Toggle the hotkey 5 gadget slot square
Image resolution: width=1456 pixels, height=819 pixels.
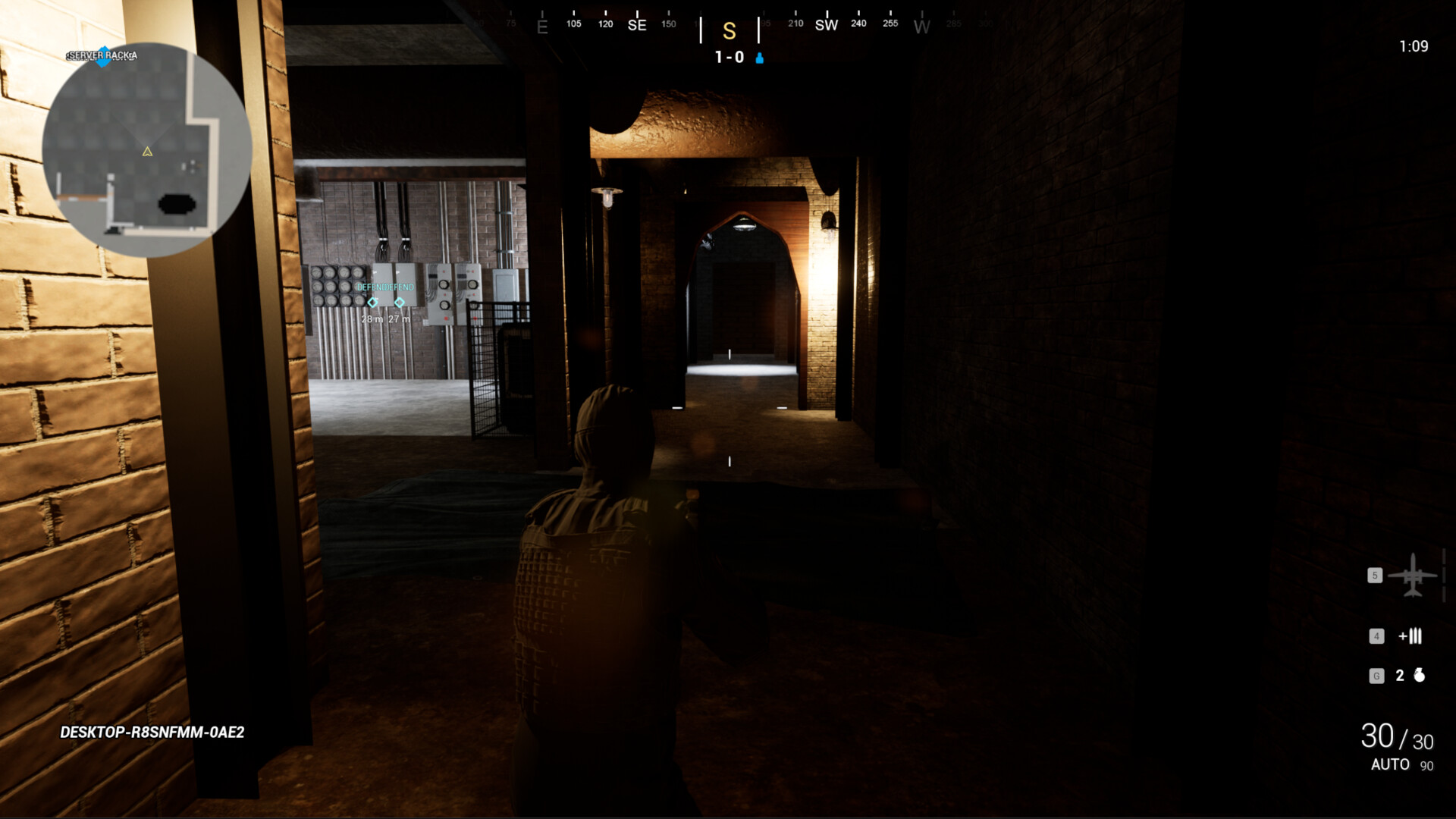coord(1373,576)
